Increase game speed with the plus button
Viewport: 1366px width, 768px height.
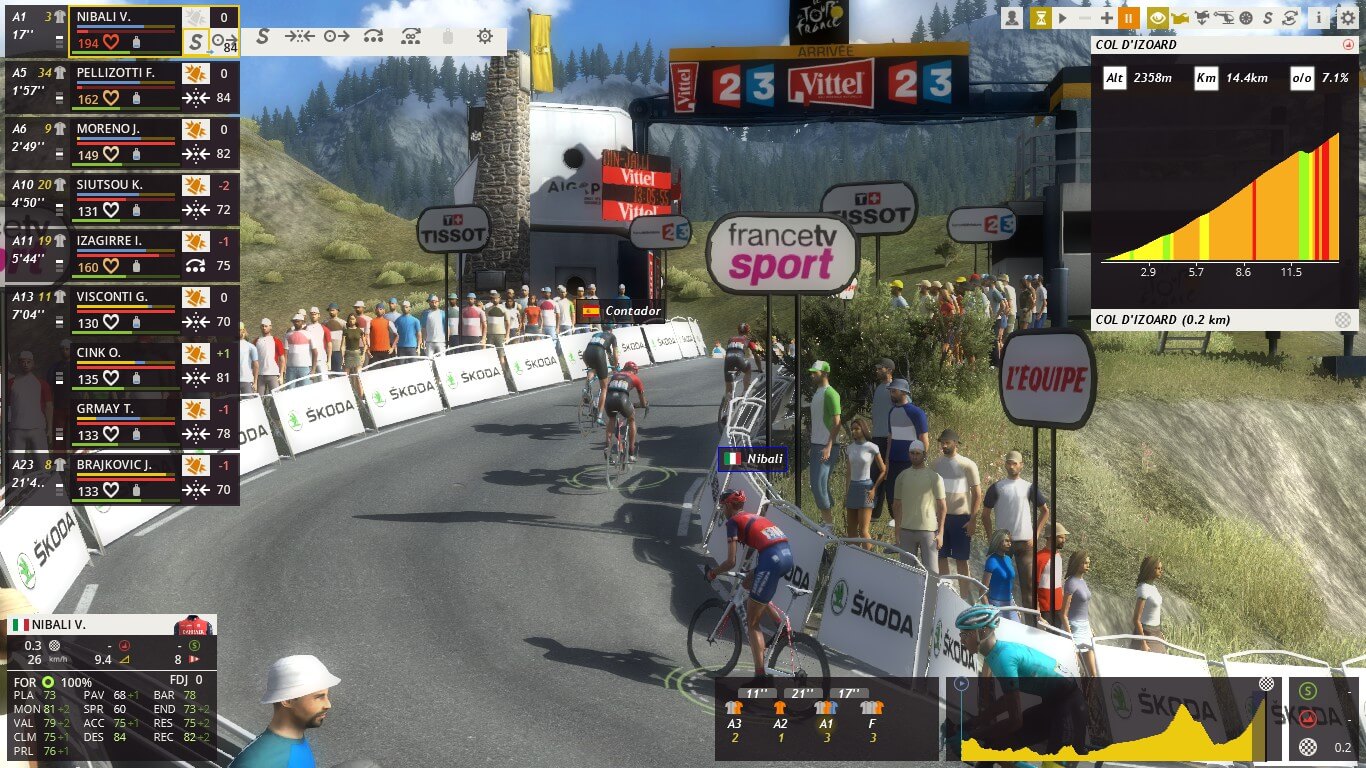(1106, 17)
